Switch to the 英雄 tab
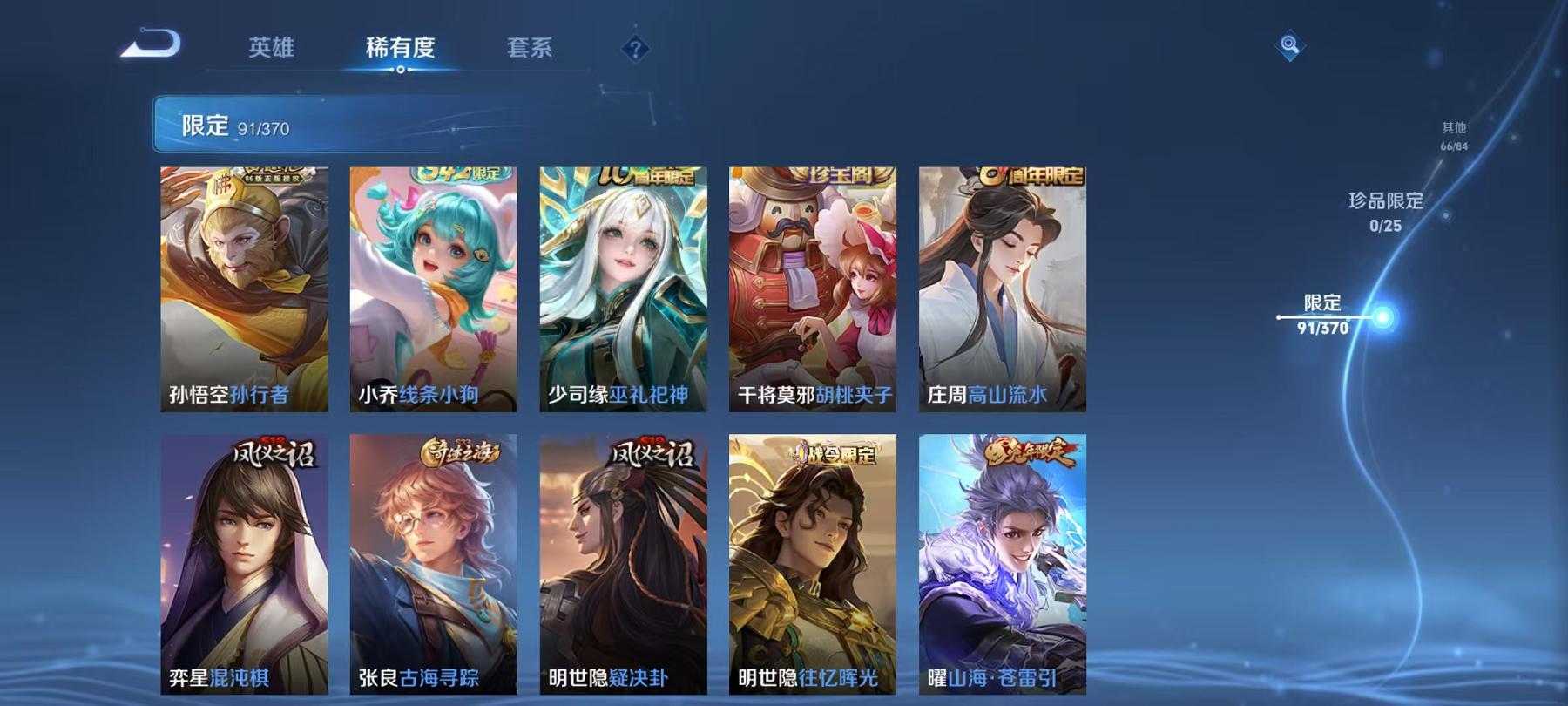Viewport: 1568px width, 706px height. click(272, 50)
